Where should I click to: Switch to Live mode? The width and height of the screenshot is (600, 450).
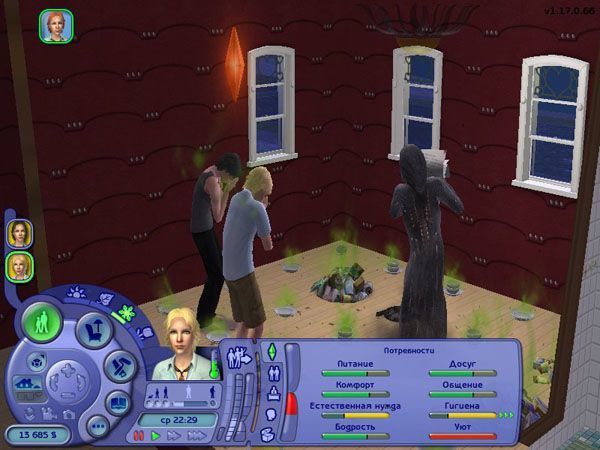pos(42,323)
